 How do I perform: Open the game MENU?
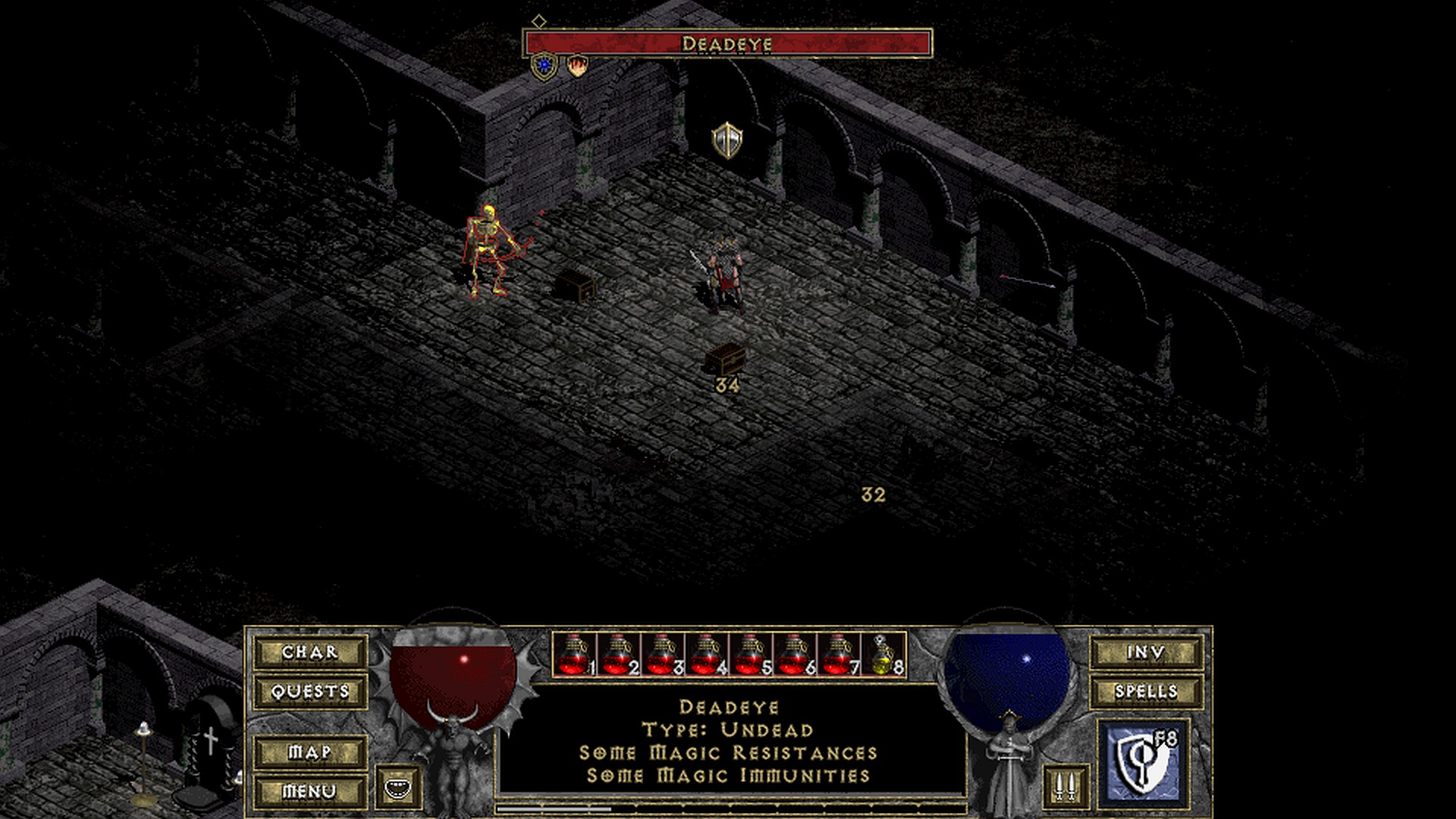(310, 792)
